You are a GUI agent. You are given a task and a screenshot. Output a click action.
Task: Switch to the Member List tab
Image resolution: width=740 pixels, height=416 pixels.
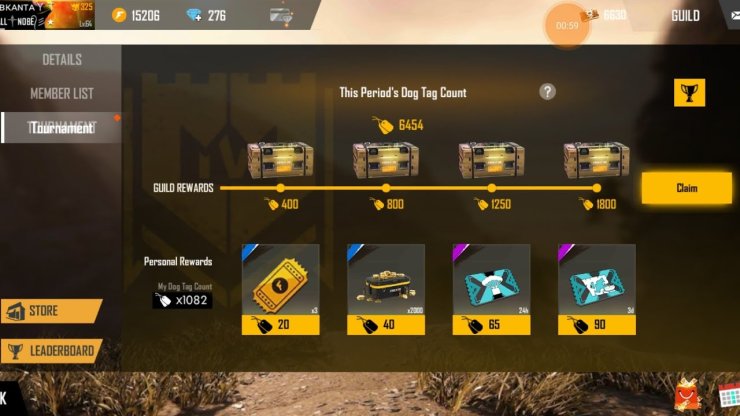[61, 94]
